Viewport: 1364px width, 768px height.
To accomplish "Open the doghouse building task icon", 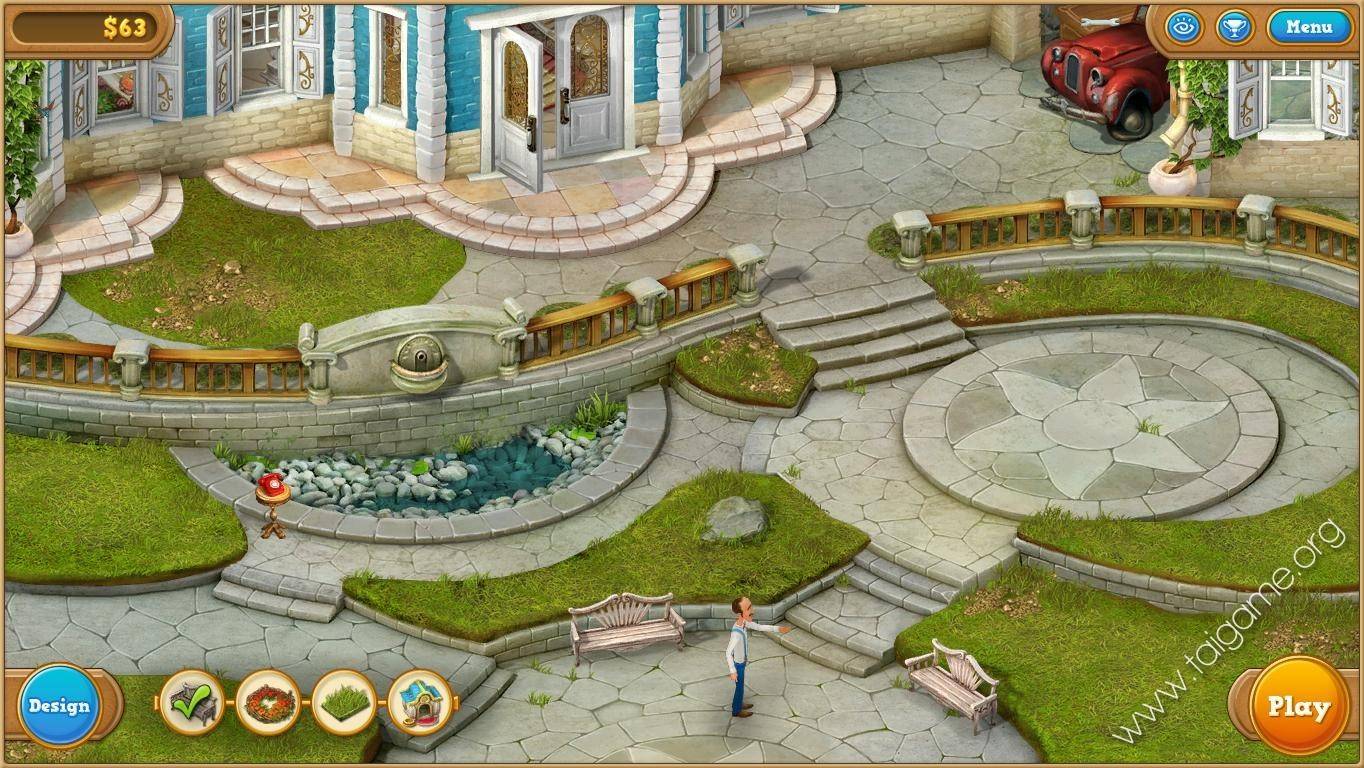I will (x=420, y=705).
